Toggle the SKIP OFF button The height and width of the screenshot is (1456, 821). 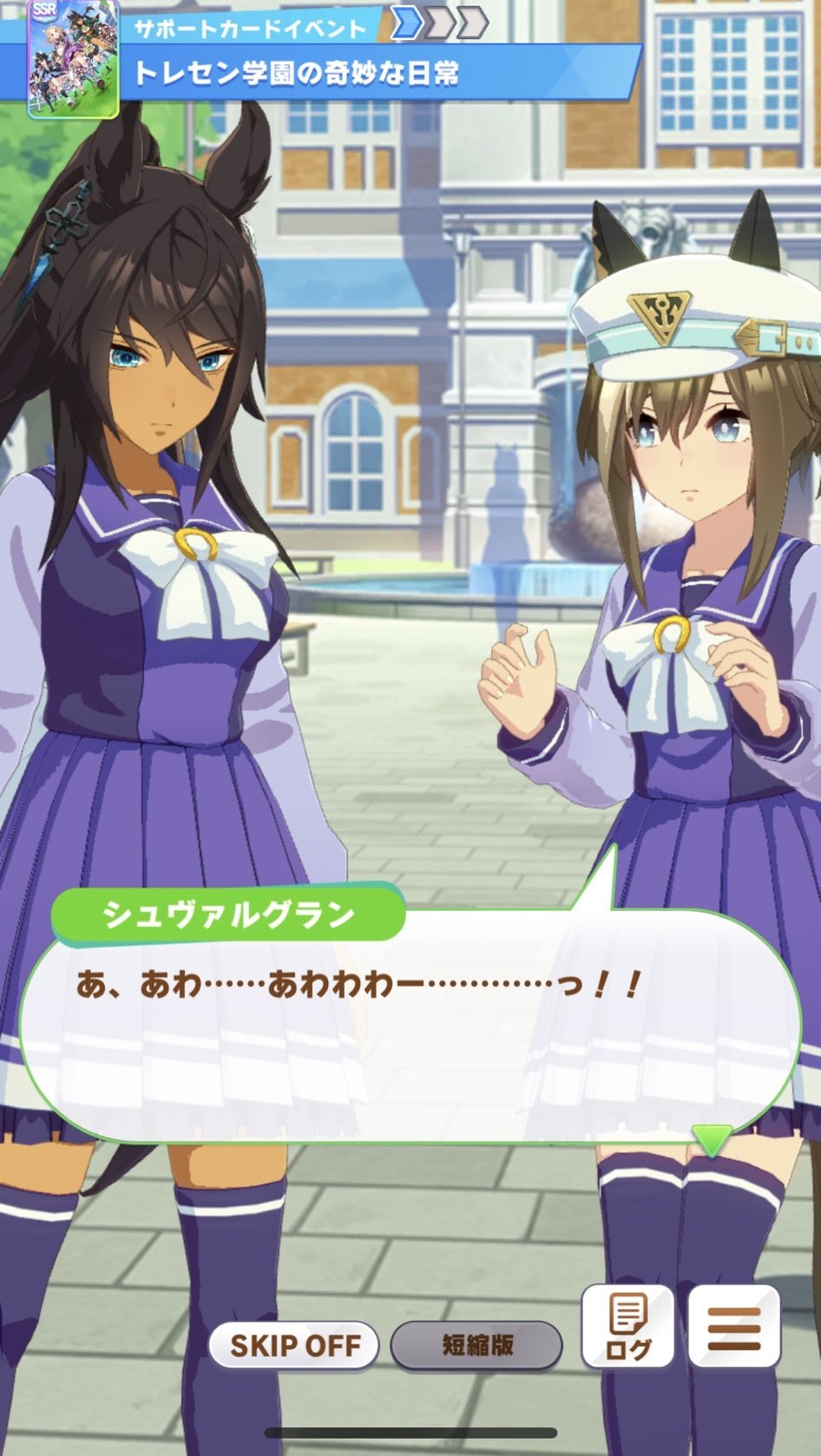click(294, 1346)
